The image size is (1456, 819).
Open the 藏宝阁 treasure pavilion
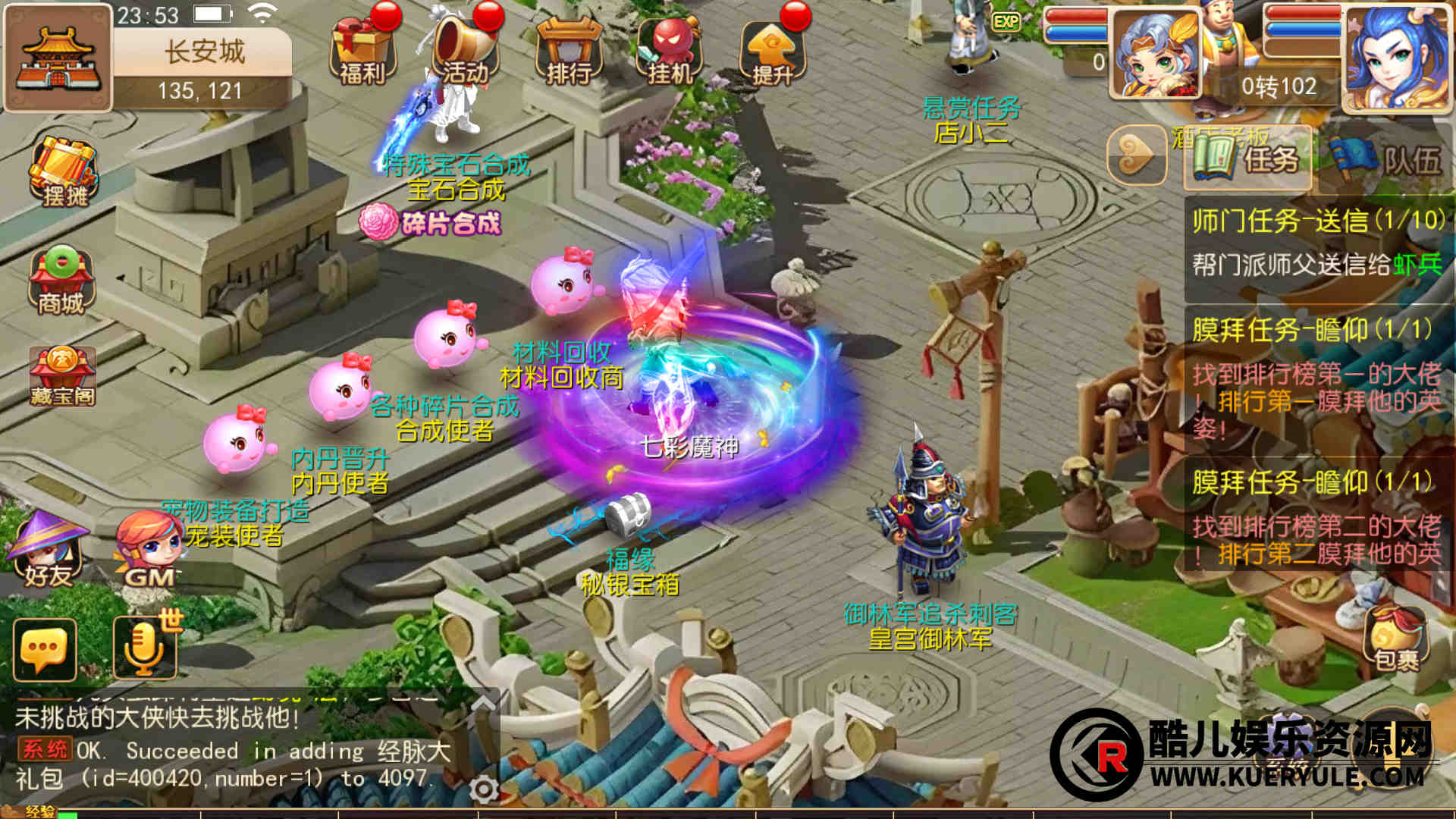click(x=62, y=377)
